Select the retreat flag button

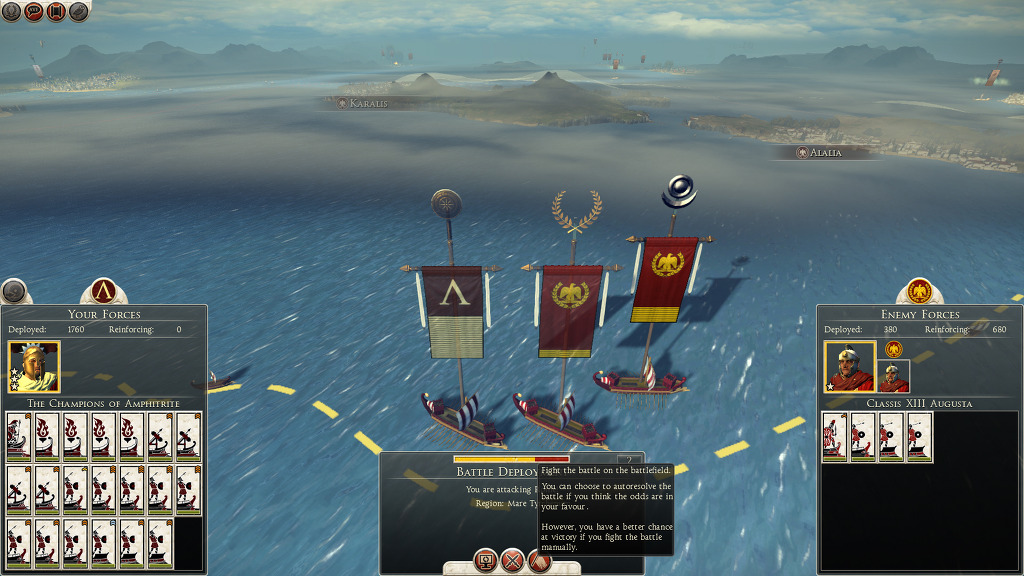tap(539, 561)
